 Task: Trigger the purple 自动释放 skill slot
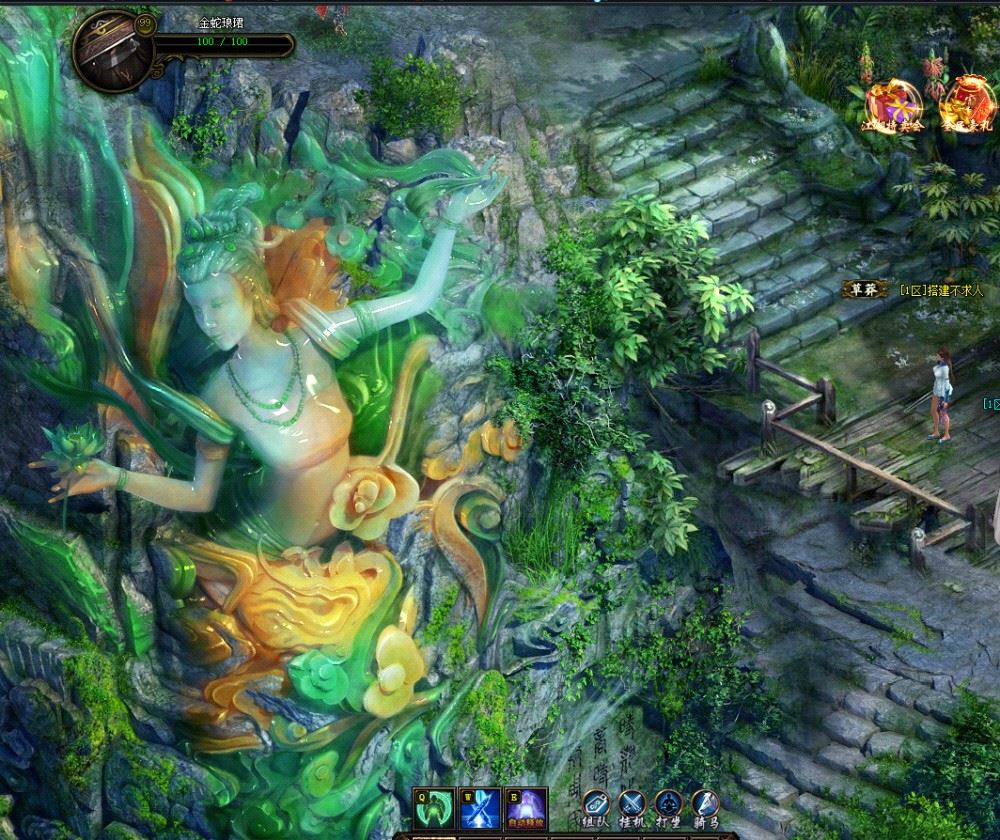[526, 808]
